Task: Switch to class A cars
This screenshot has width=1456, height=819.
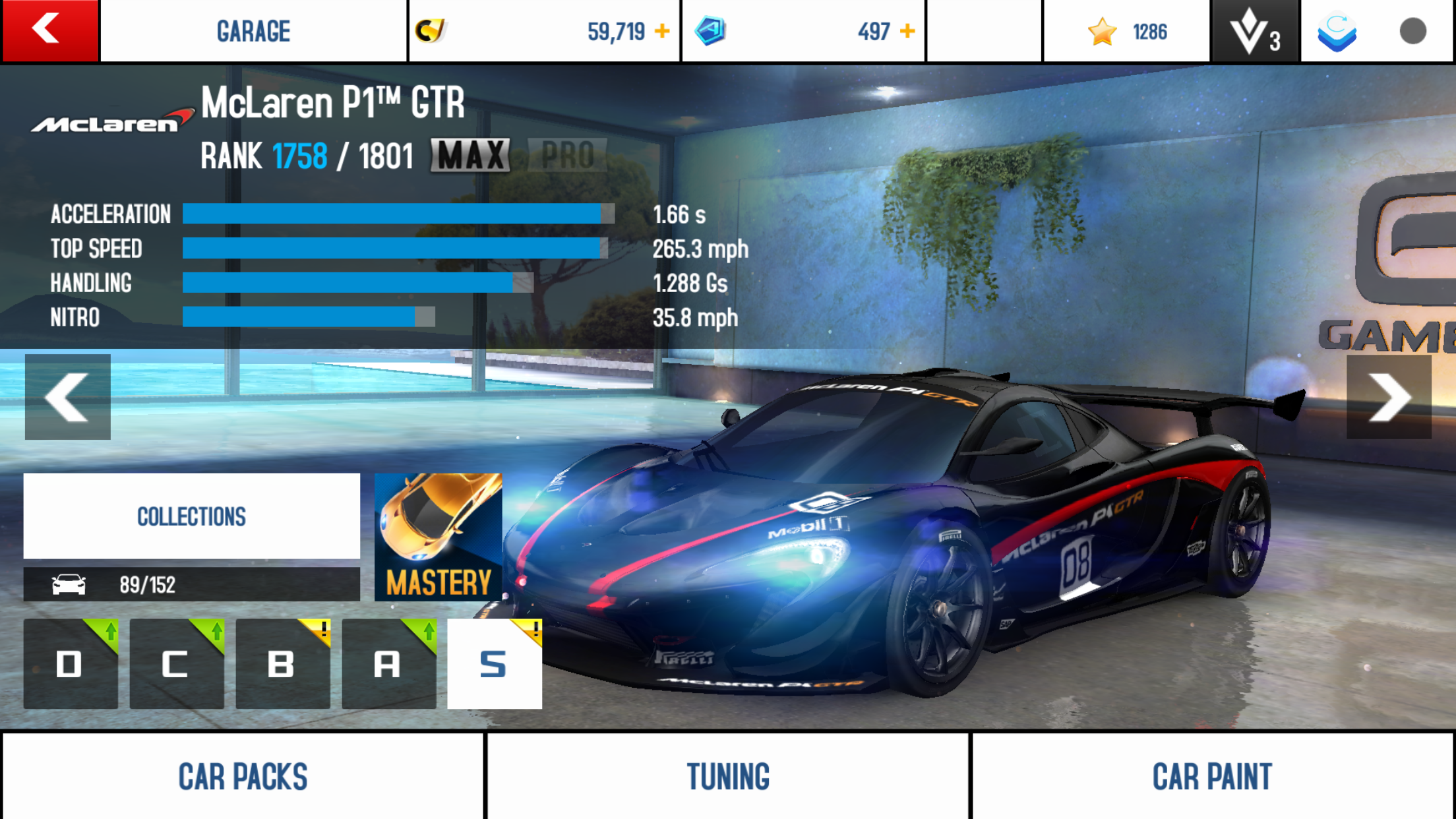Action: tap(388, 664)
